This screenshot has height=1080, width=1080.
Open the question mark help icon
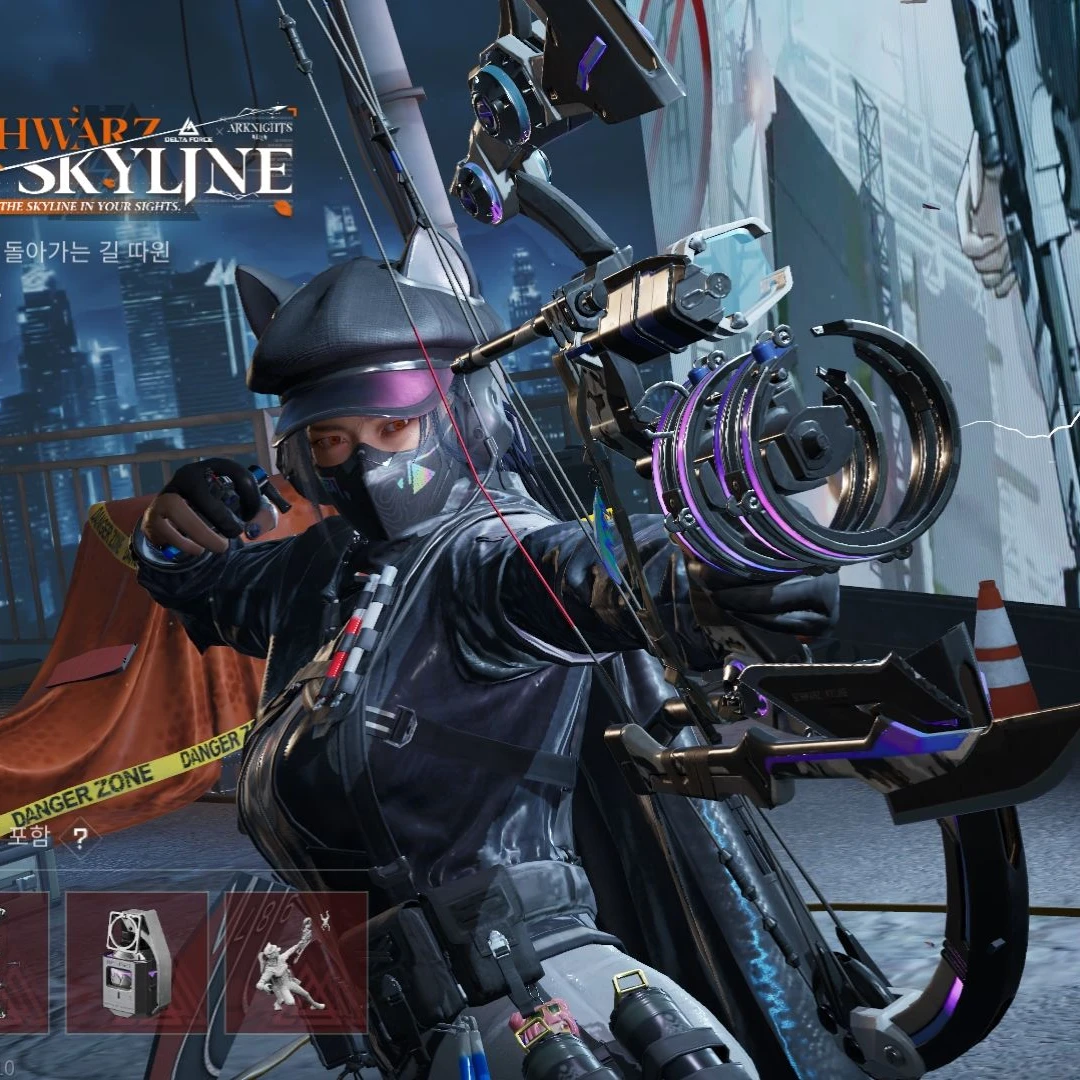(80, 837)
